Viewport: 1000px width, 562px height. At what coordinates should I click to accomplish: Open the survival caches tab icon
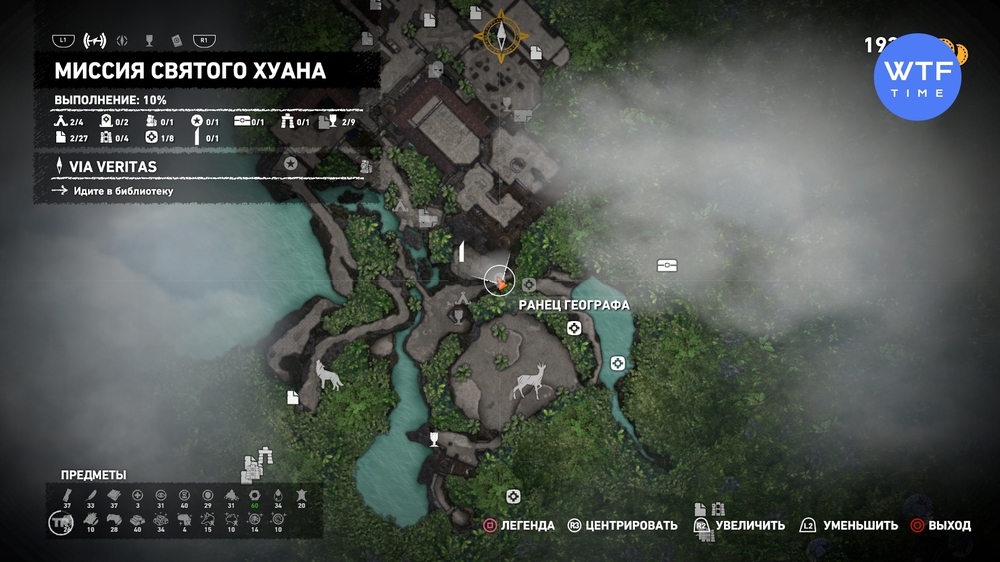[x=123, y=40]
